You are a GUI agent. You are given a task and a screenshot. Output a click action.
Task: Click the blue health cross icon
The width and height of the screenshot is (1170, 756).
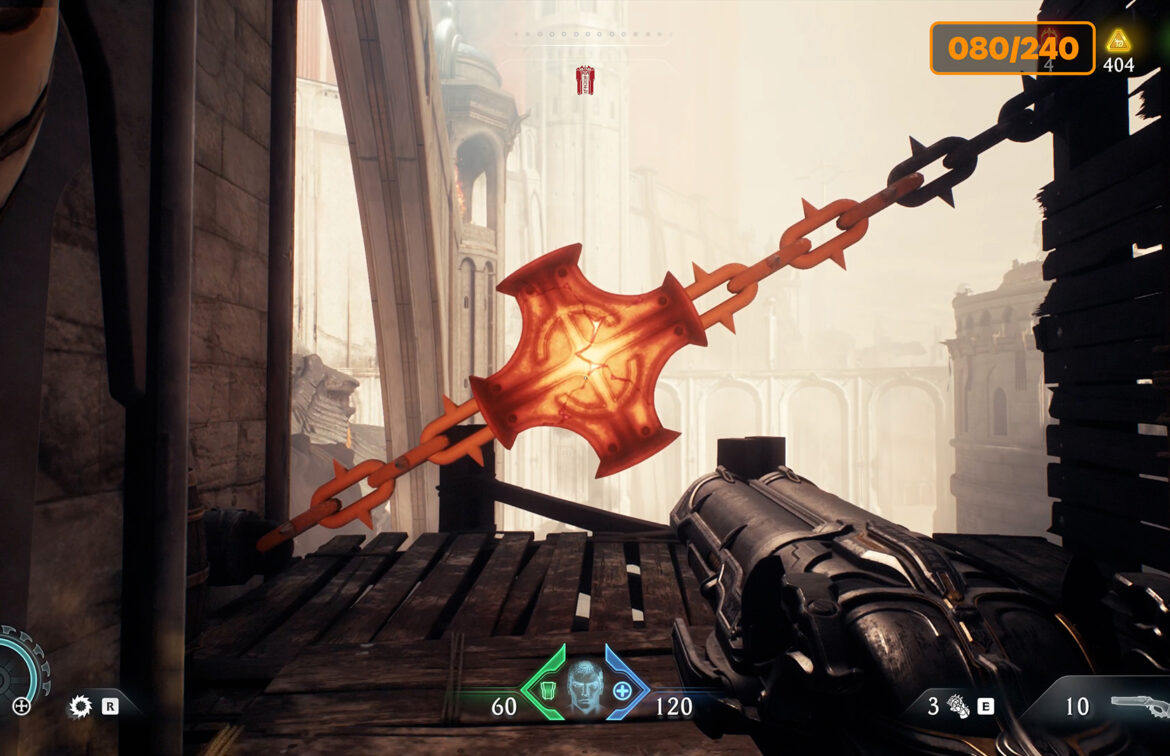[x=622, y=690]
